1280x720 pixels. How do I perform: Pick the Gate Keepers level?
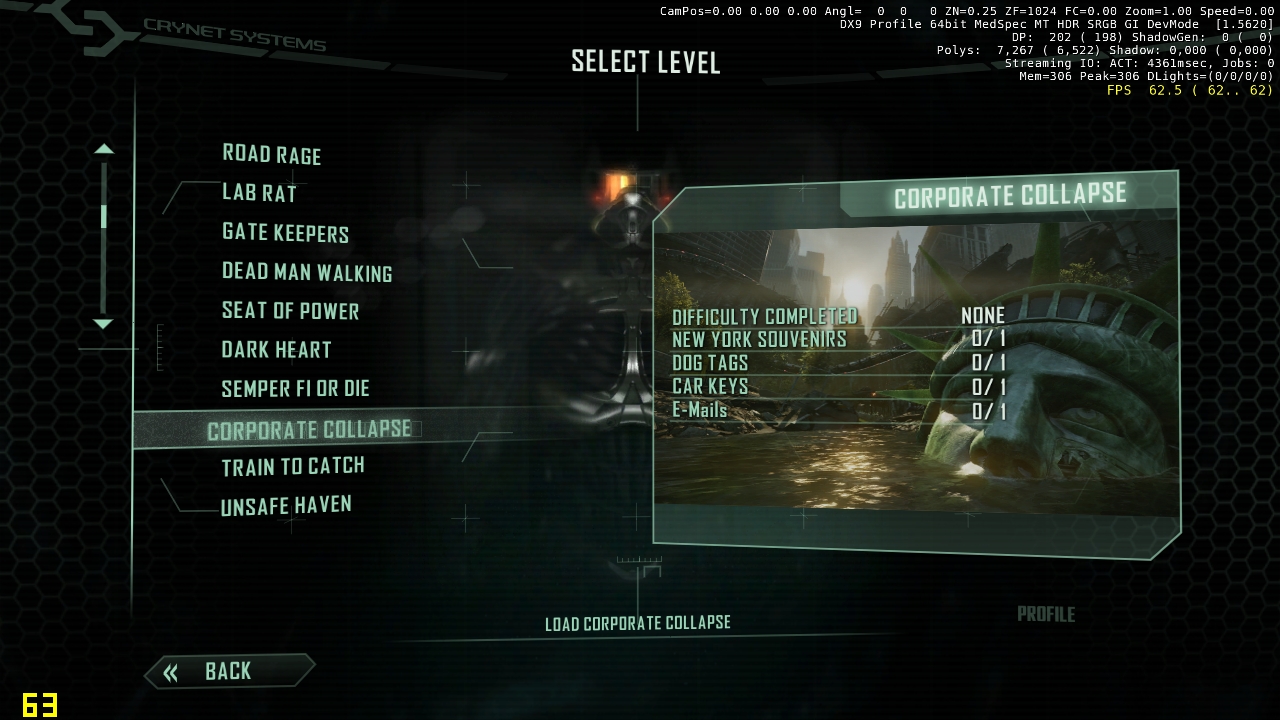[285, 232]
